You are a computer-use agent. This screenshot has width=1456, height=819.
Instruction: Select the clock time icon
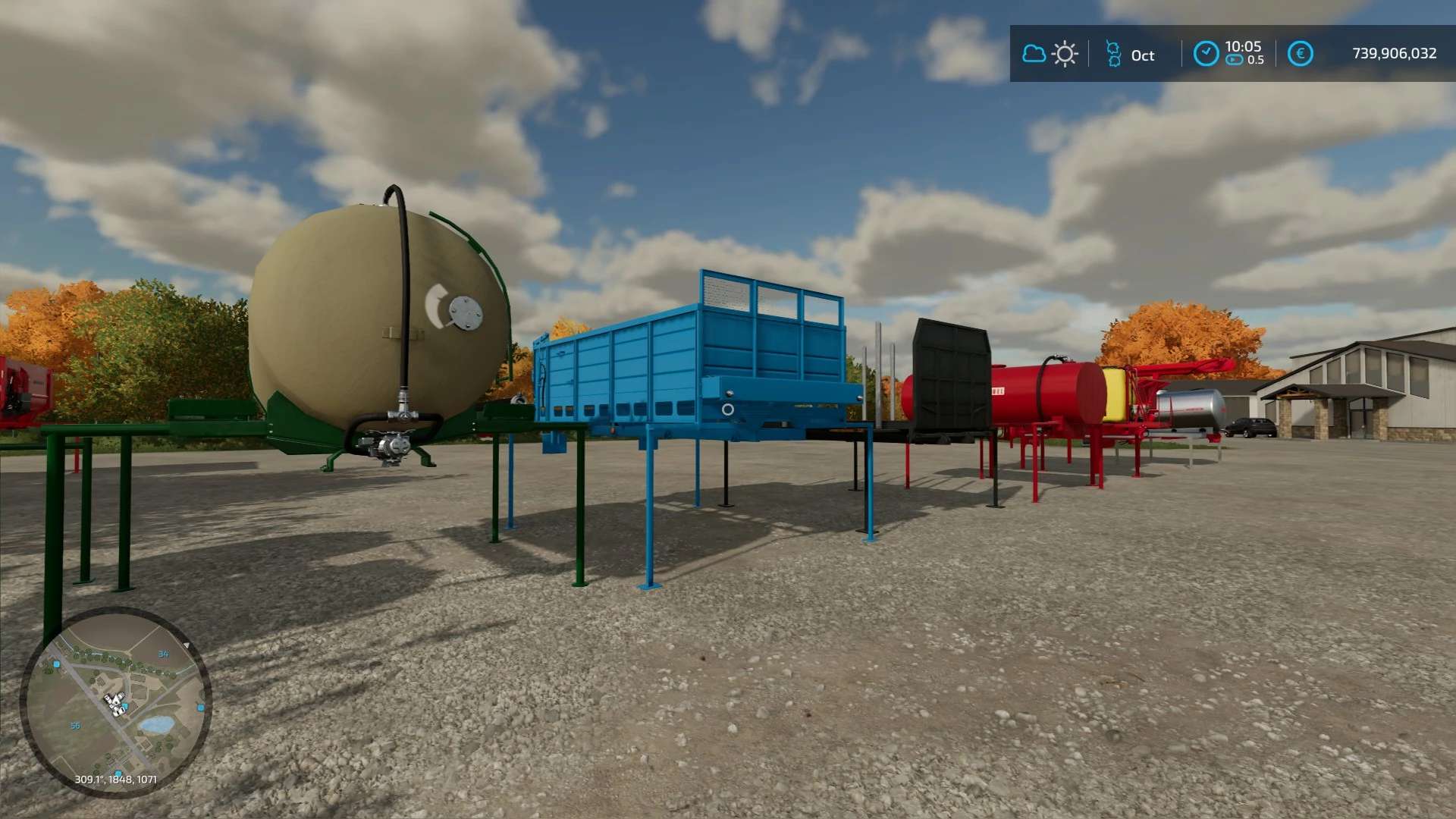pyautogui.click(x=1206, y=54)
